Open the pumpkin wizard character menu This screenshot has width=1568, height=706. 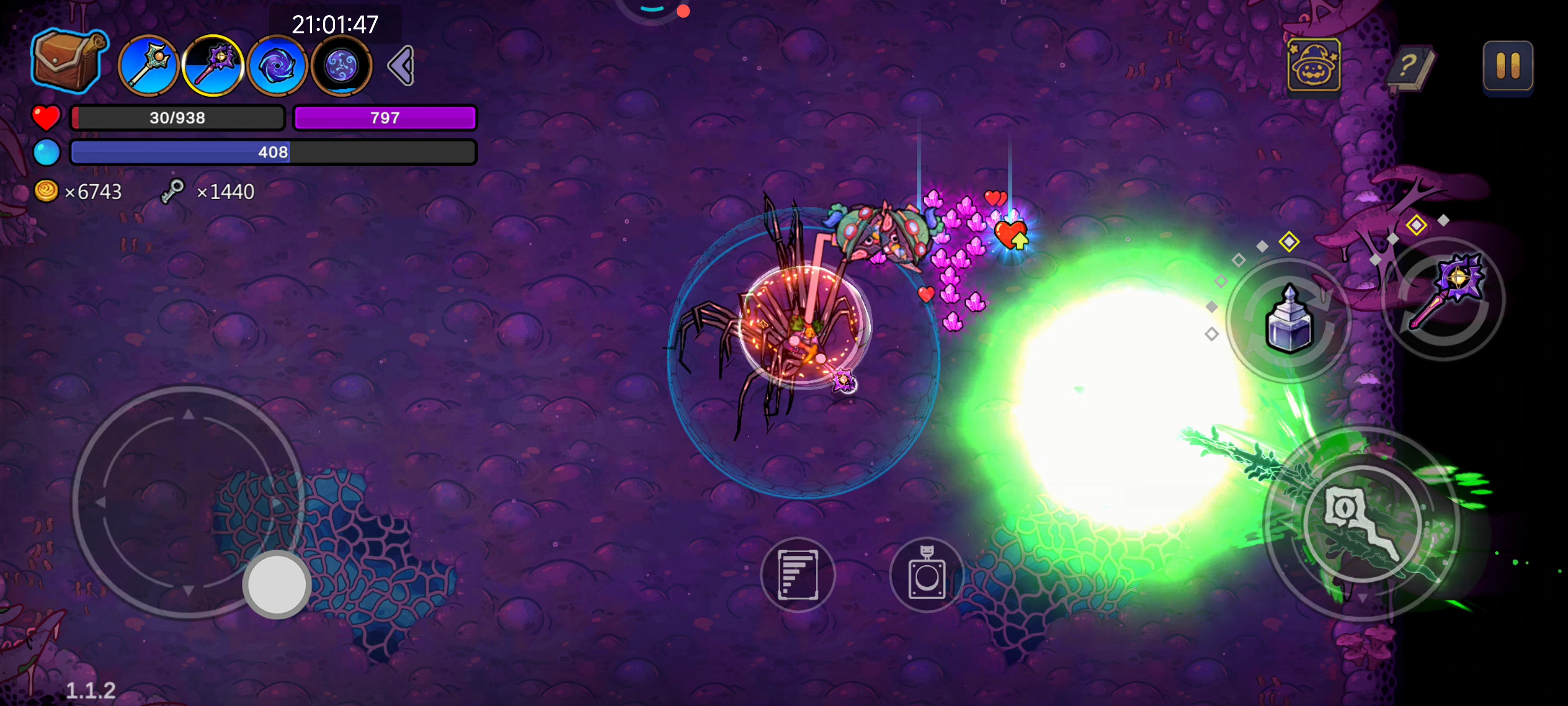pyautogui.click(x=1314, y=65)
